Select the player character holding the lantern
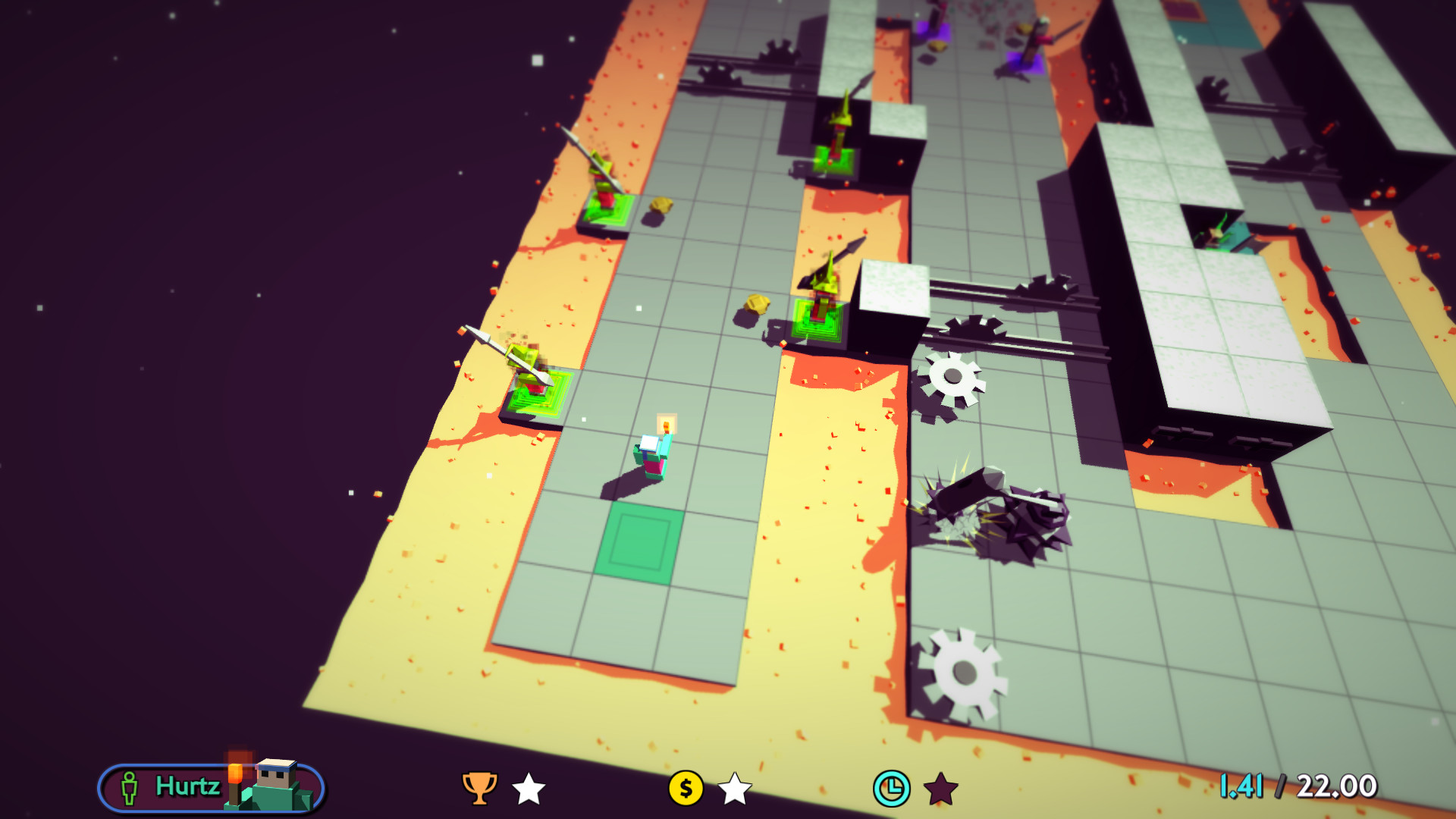Image resolution: width=1456 pixels, height=819 pixels. point(652,455)
